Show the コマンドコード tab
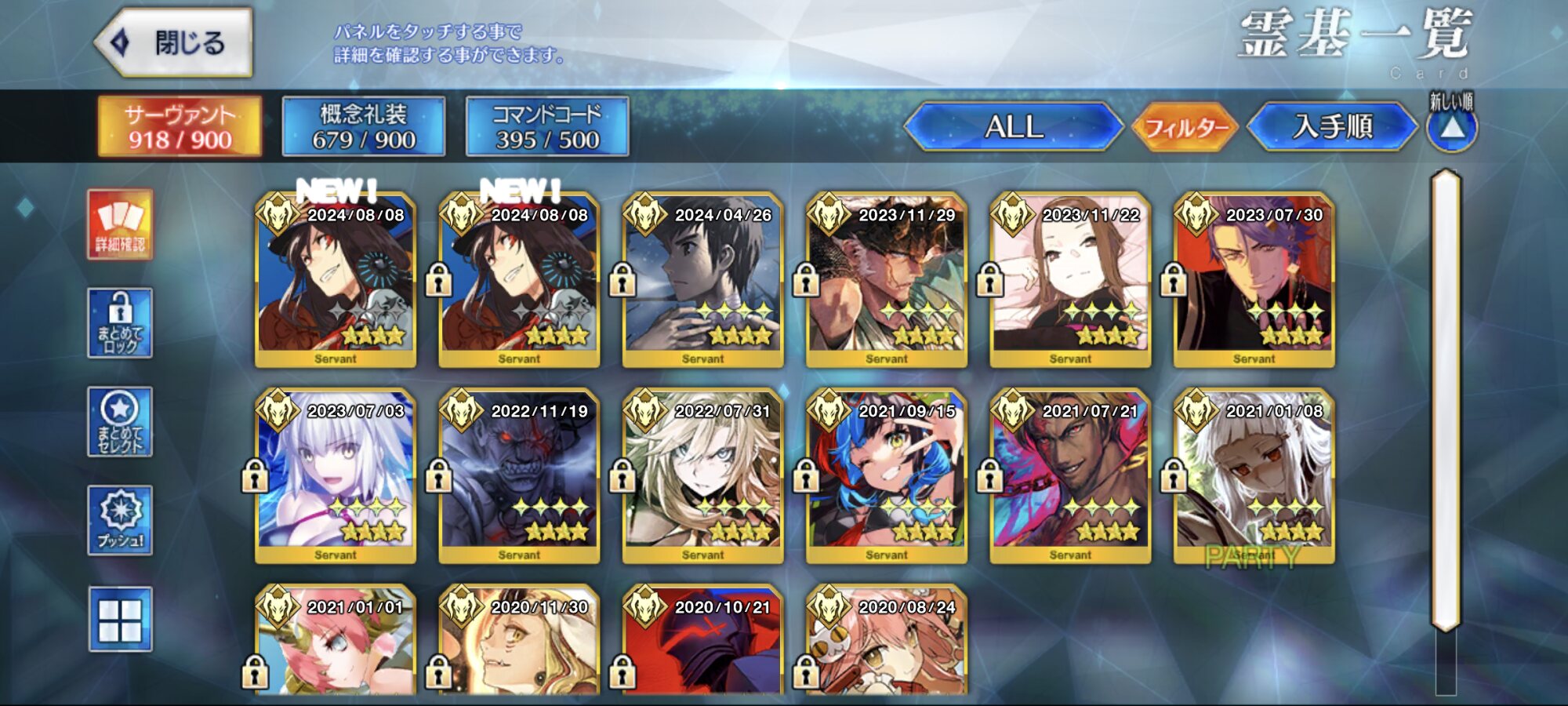Screen dimensions: 1568x706 (547, 126)
